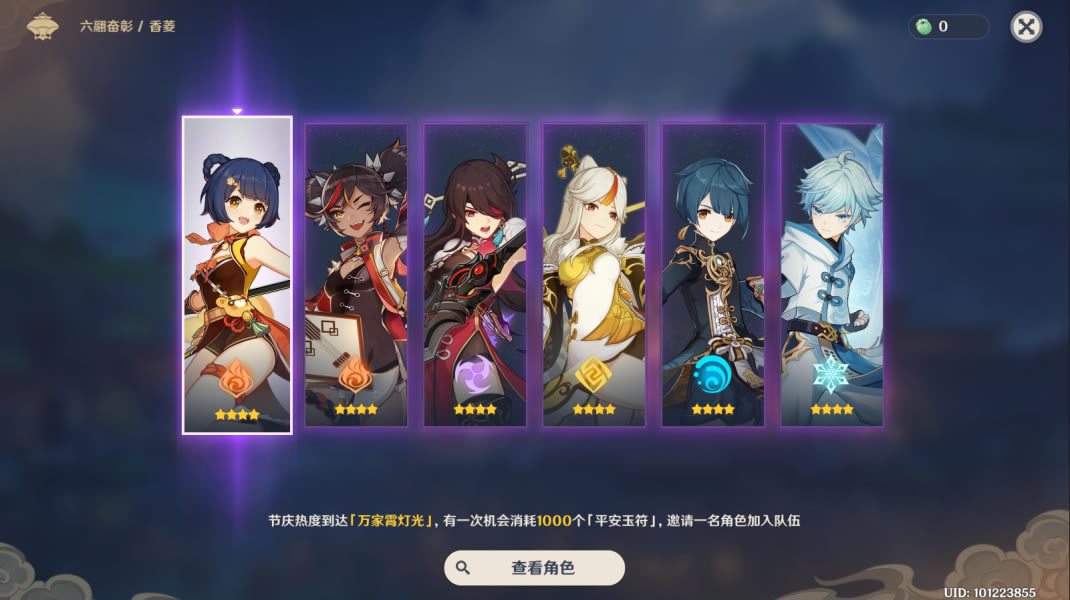The image size is (1070, 600).
Task: Choose Xinyan's Pyro character card
Action: tap(356, 275)
